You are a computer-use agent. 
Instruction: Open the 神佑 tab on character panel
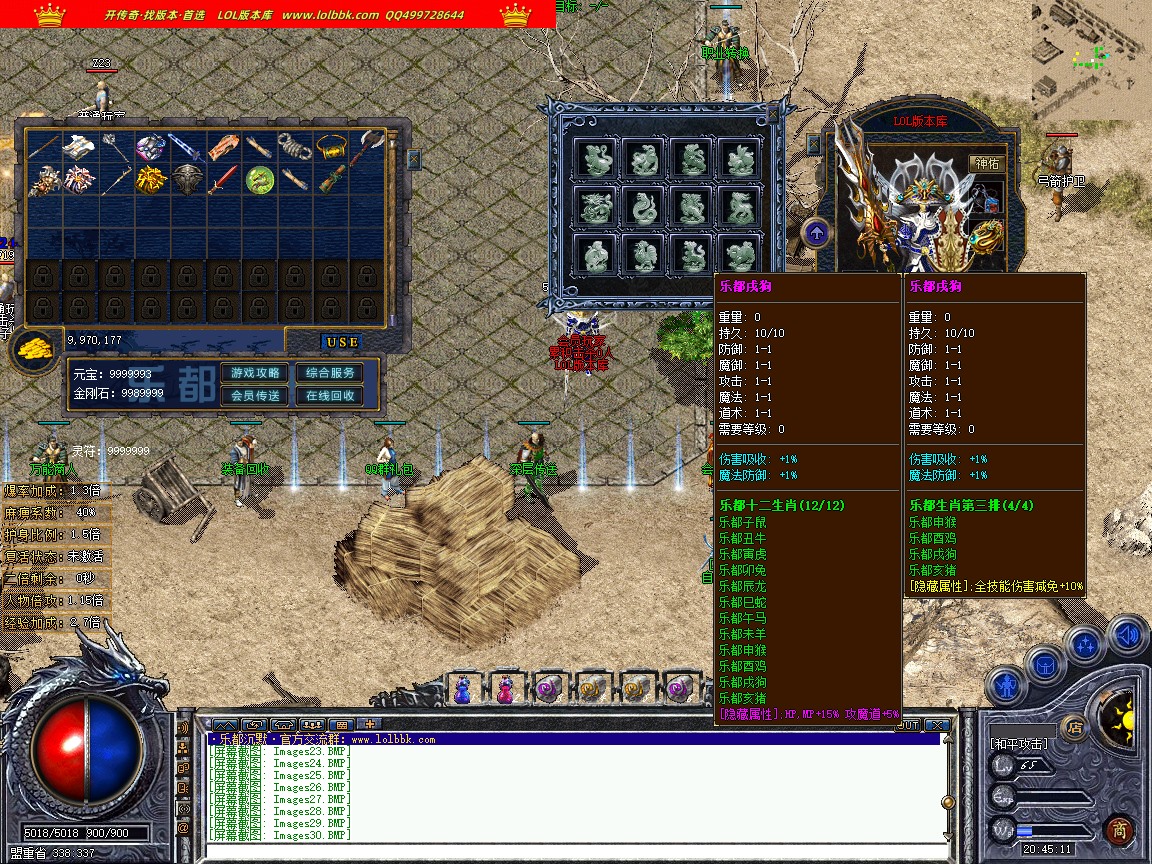pos(985,163)
